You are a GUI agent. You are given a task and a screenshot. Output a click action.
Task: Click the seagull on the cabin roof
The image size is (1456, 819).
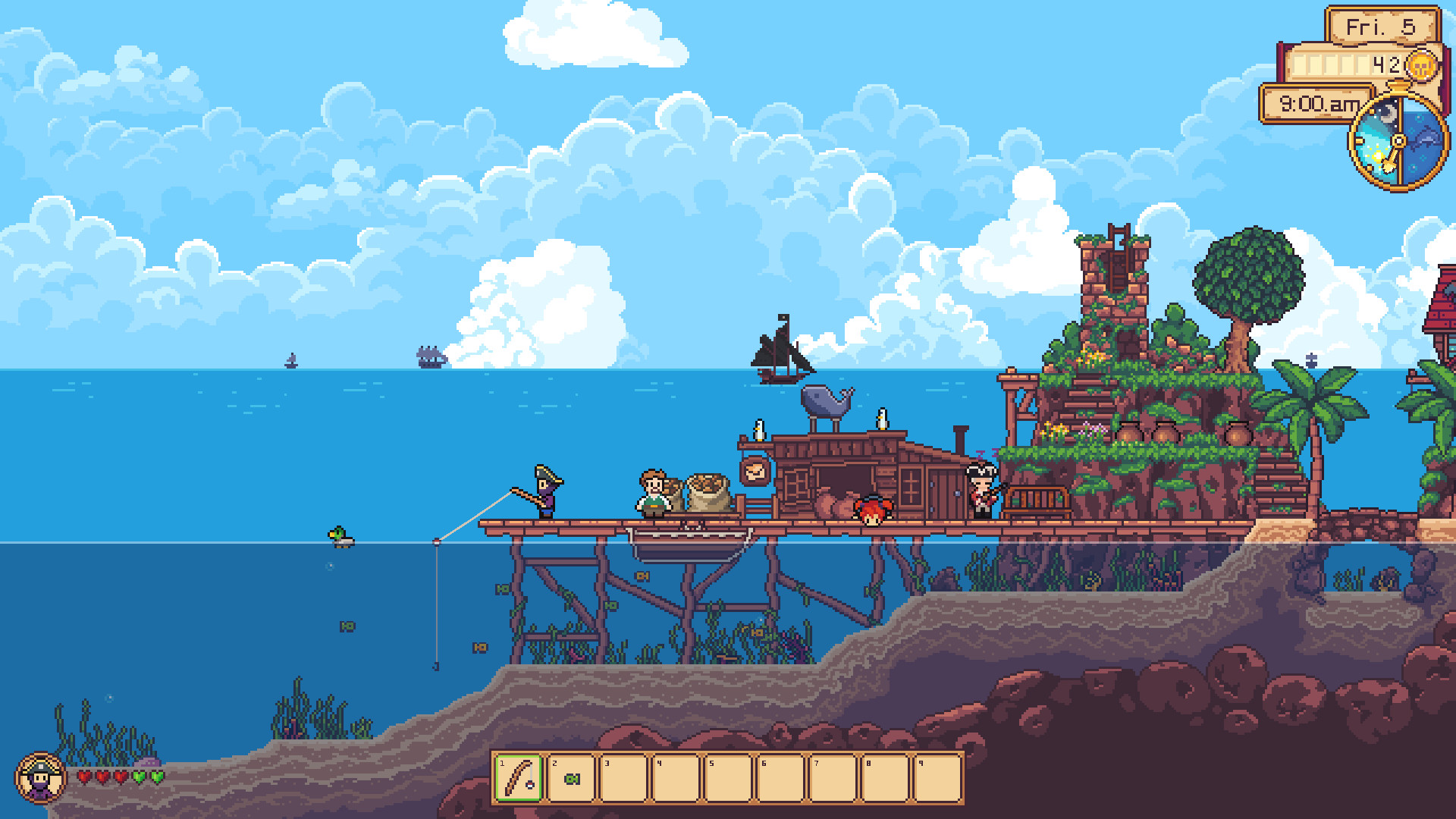pyautogui.click(x=882, y=419)
